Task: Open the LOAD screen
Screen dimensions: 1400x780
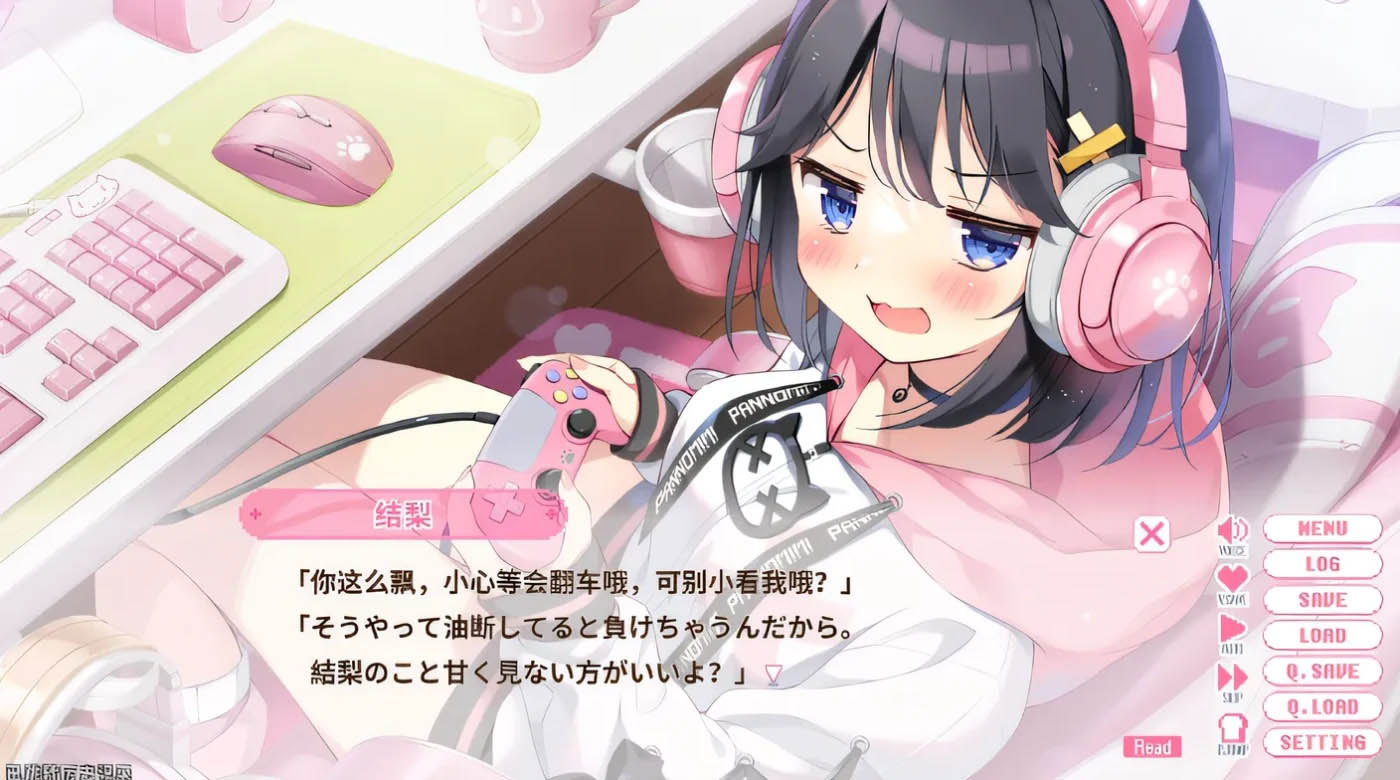Action: [x=1322, y=635]
